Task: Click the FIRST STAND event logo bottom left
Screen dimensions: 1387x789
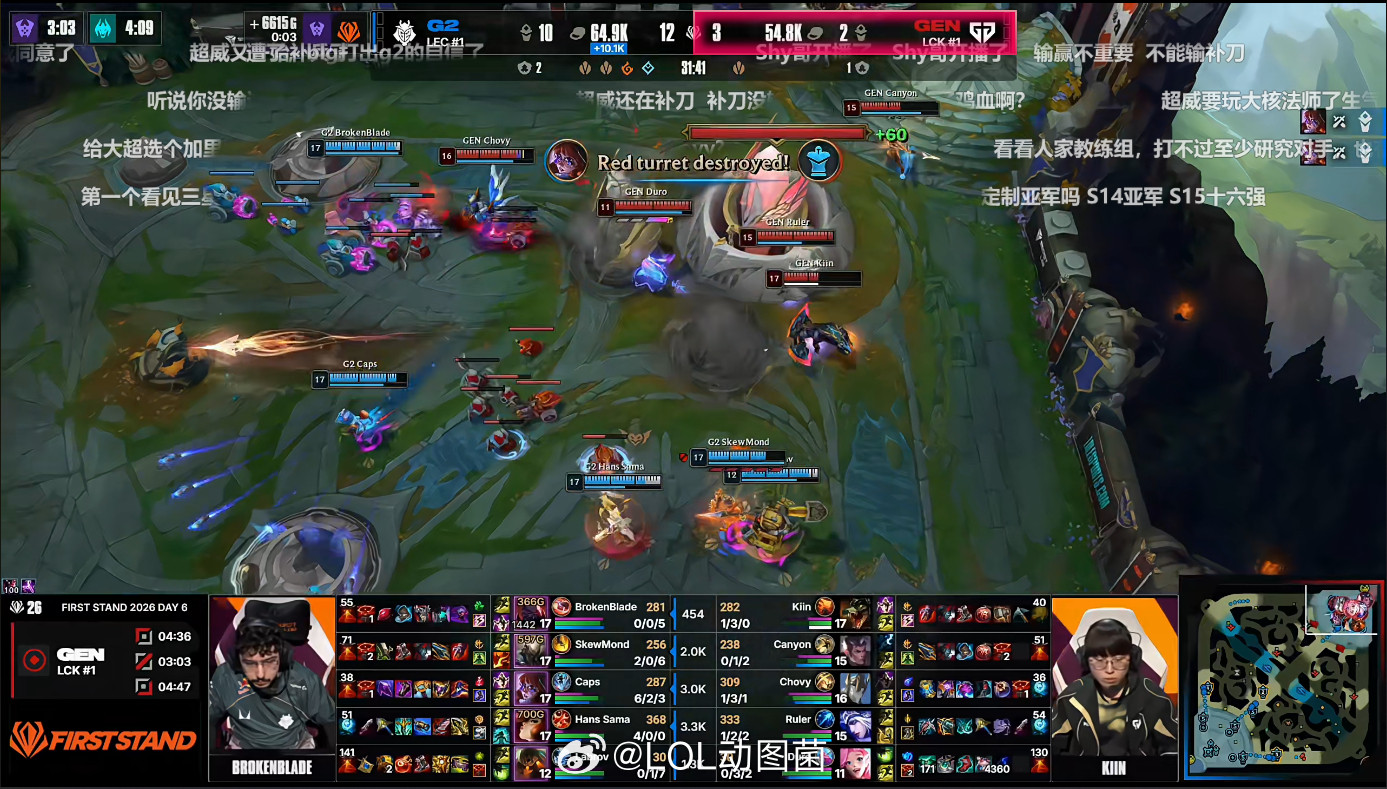Action: pyautogui.click(x=101, y=737)
